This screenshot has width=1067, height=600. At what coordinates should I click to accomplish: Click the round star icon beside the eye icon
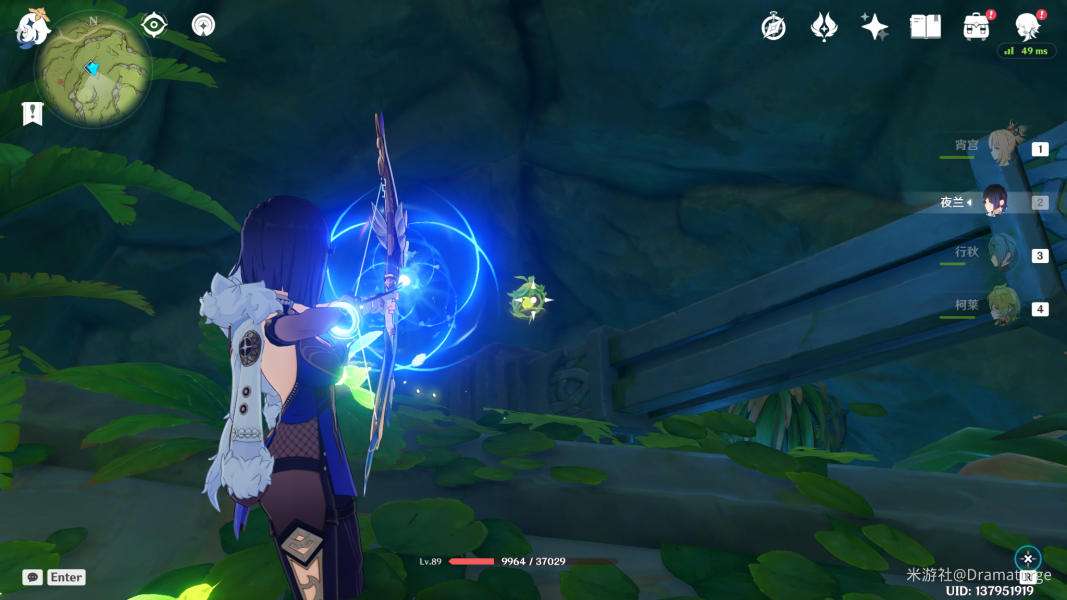tap(203, 25)
